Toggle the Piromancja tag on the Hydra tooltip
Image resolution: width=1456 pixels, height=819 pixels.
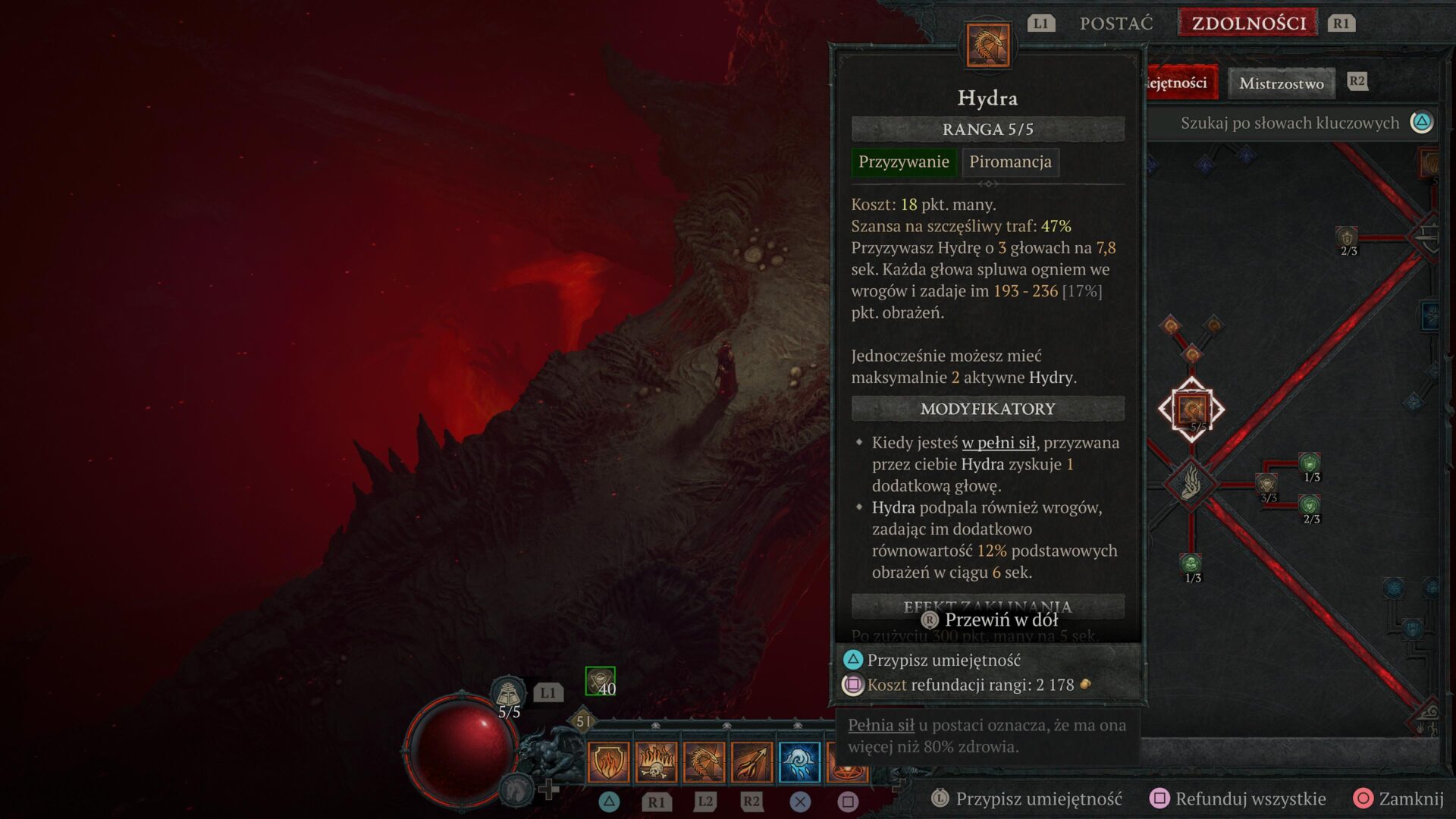1010,162
